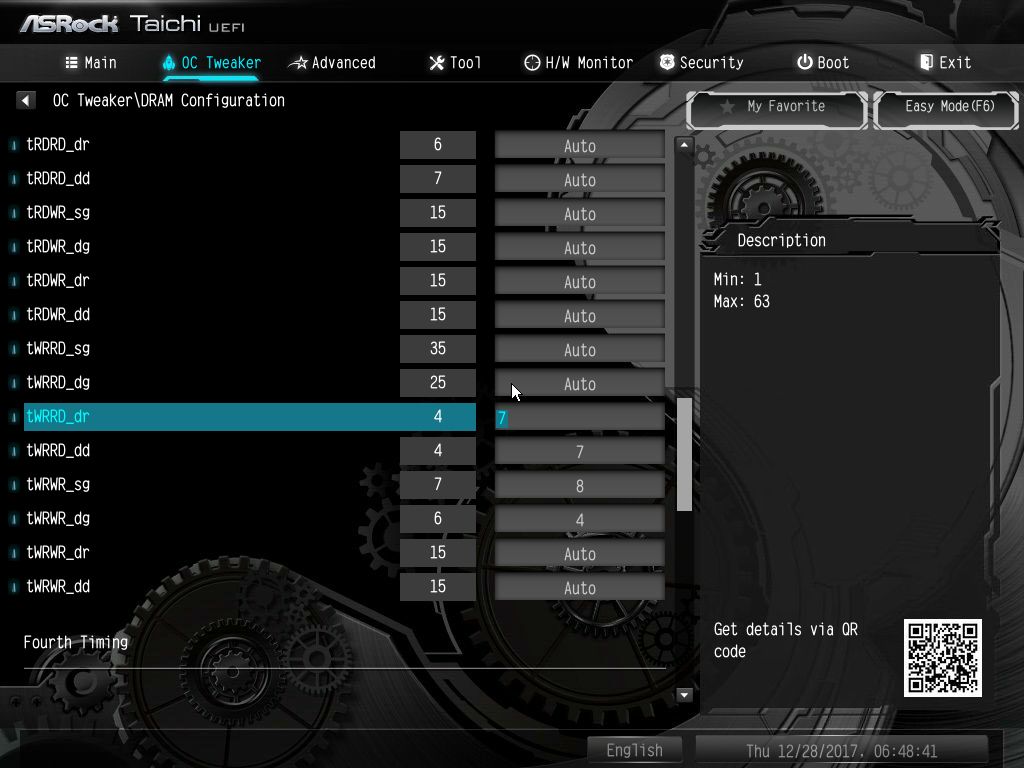Screen dimensions: 1024x768
Task: Edit the tWRRD_sg Auto field
Action: pyautogui.click(x=580, y=350)
